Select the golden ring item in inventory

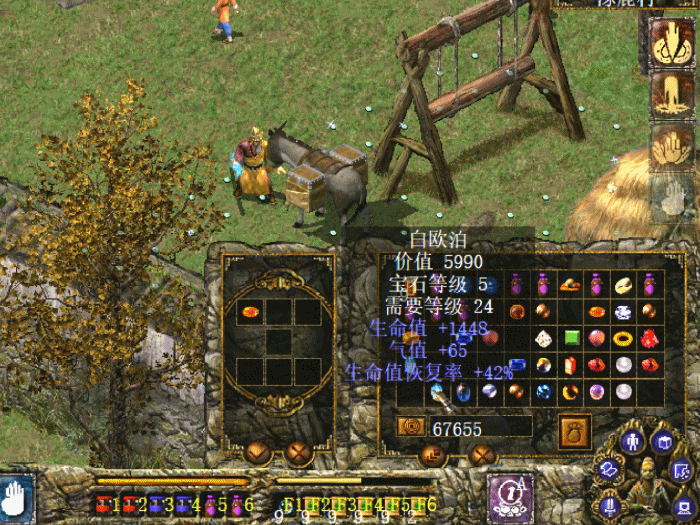click(x=624, y=338)
